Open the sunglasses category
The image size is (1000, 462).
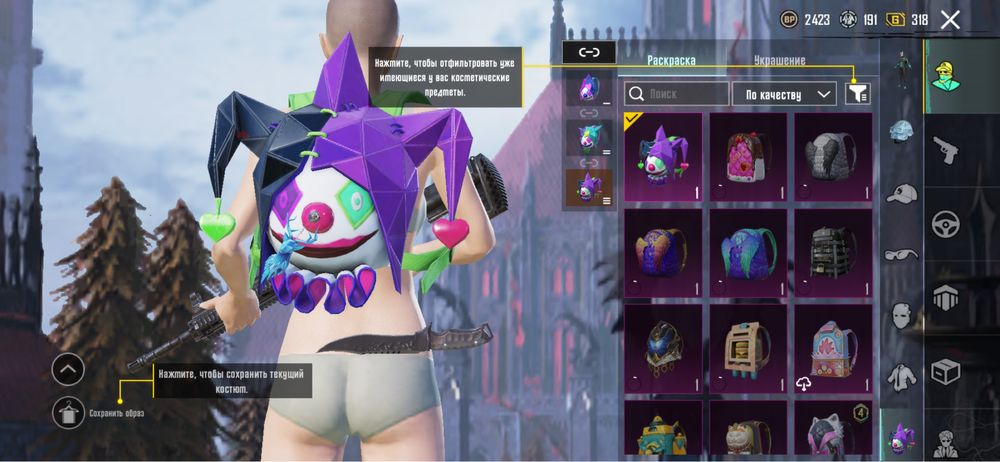tap(902, 254)
